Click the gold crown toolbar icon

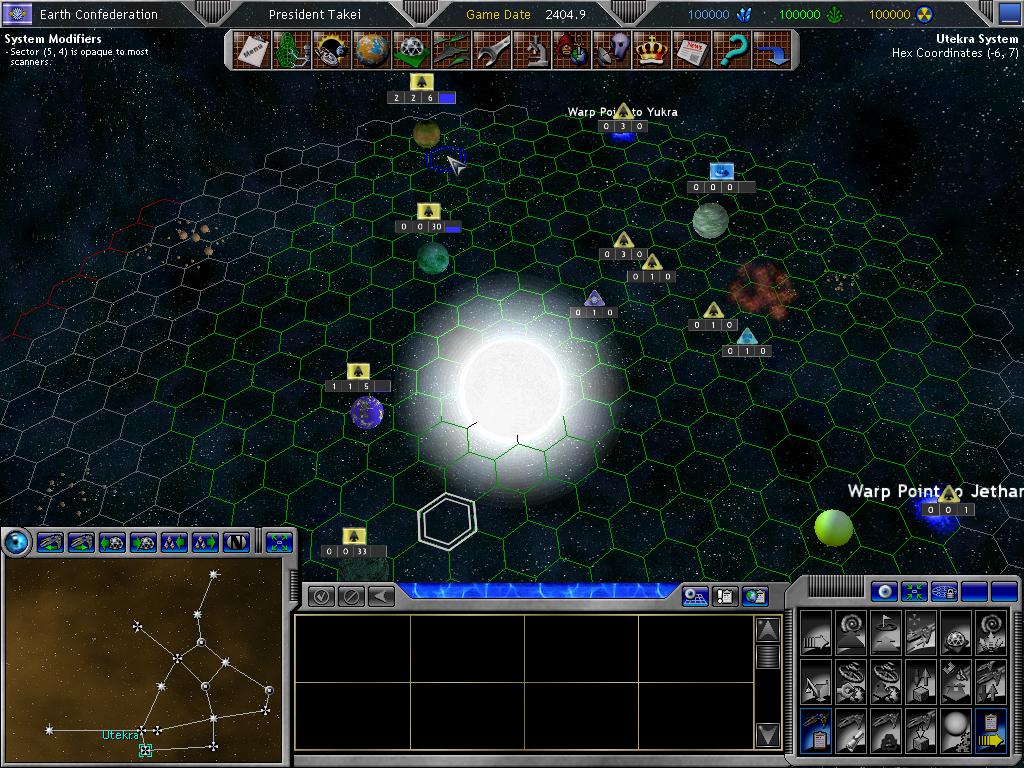point(652,49)
